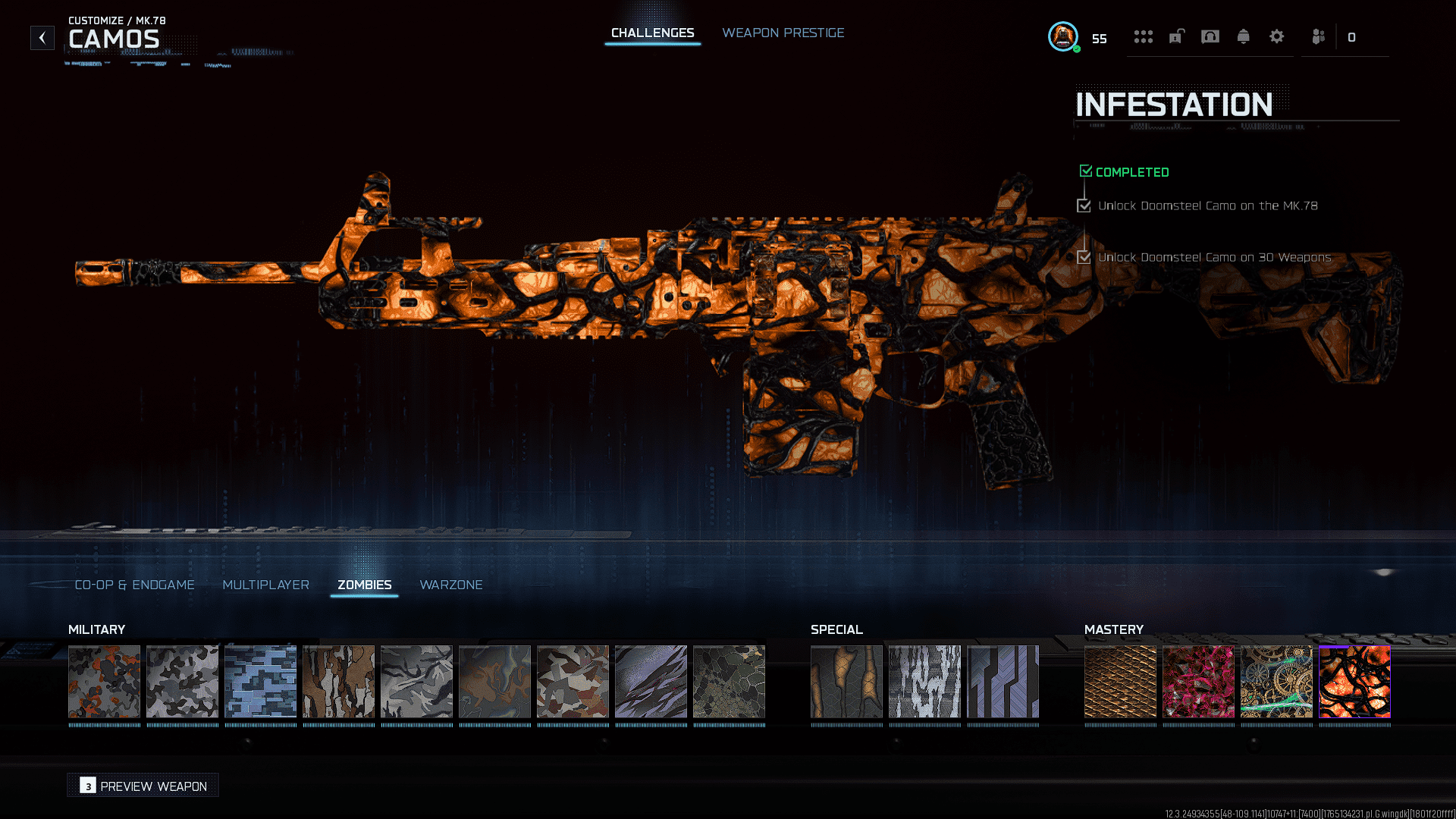Select the gold scale mastery camo
This screenshot has width=1456, height=819.
point(1120,681)
